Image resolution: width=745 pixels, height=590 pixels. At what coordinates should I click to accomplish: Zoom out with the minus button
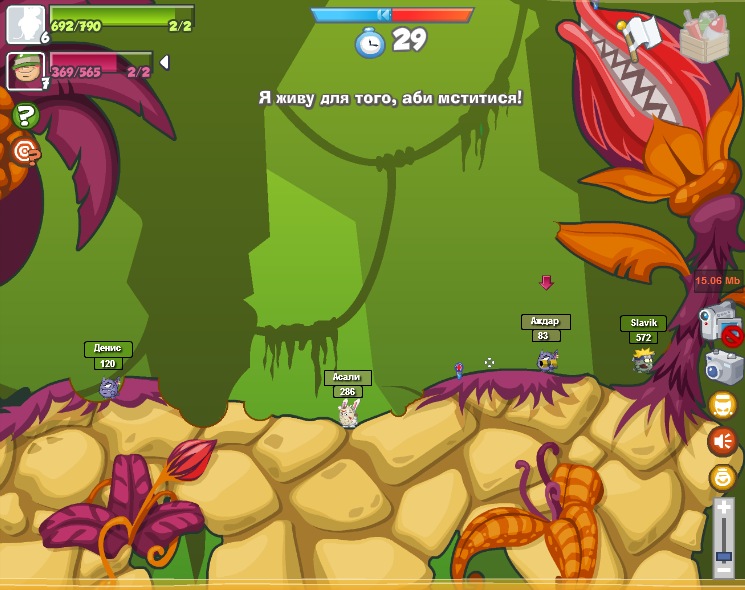[723, 570]
